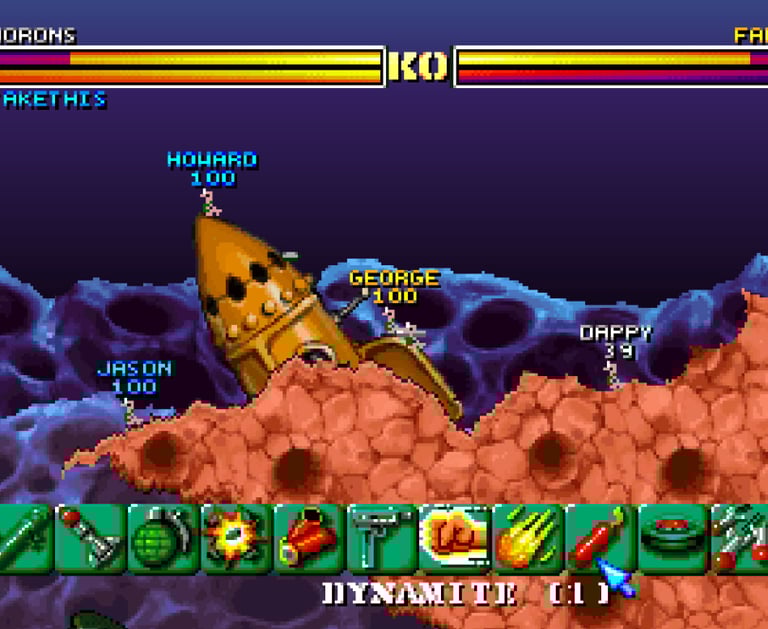The width and height of the screenshot is (768, 629).
Task: Select the dynamite stick weapon
Action: [599, 538]
